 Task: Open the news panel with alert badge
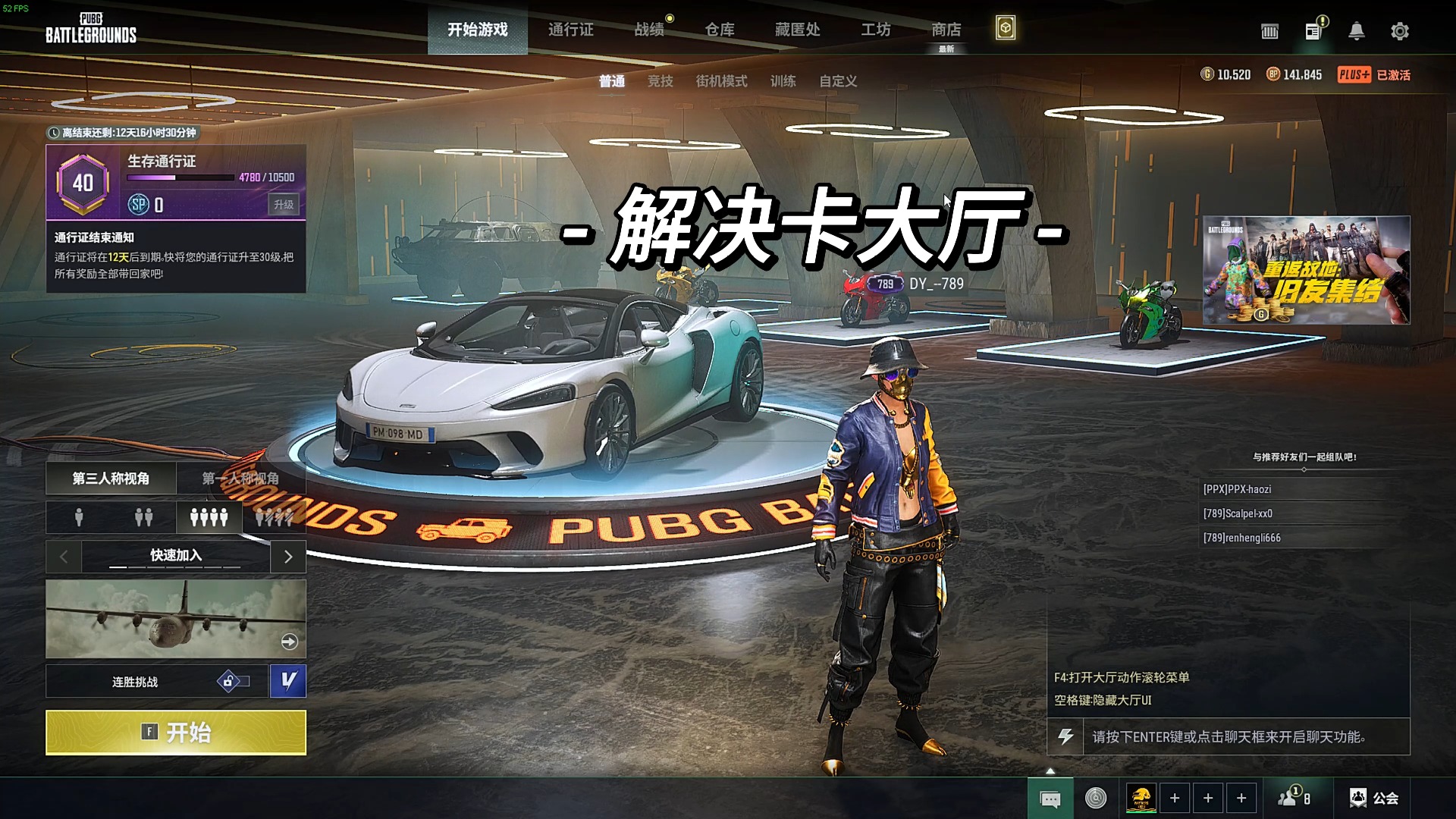pyautogui.click(x=1312, y=31)
